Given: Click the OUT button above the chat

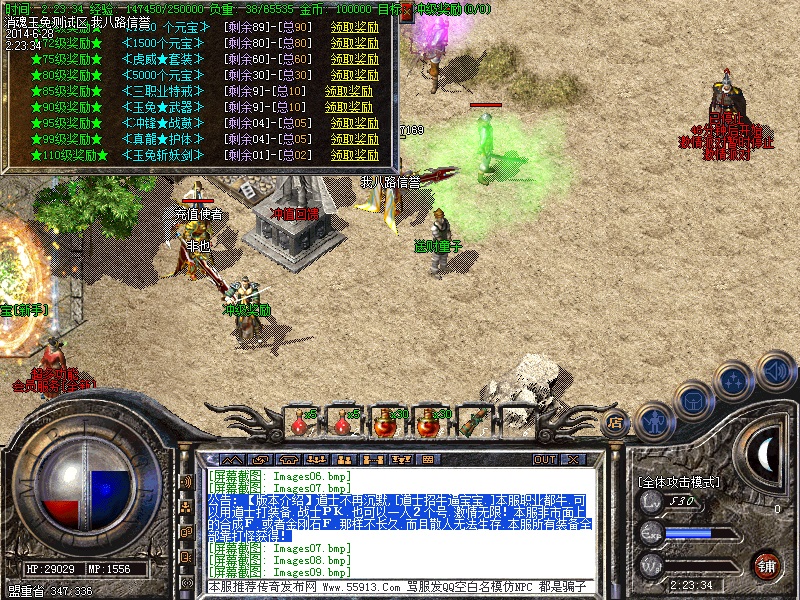Looking at the screenshot, I should [545, 459].
